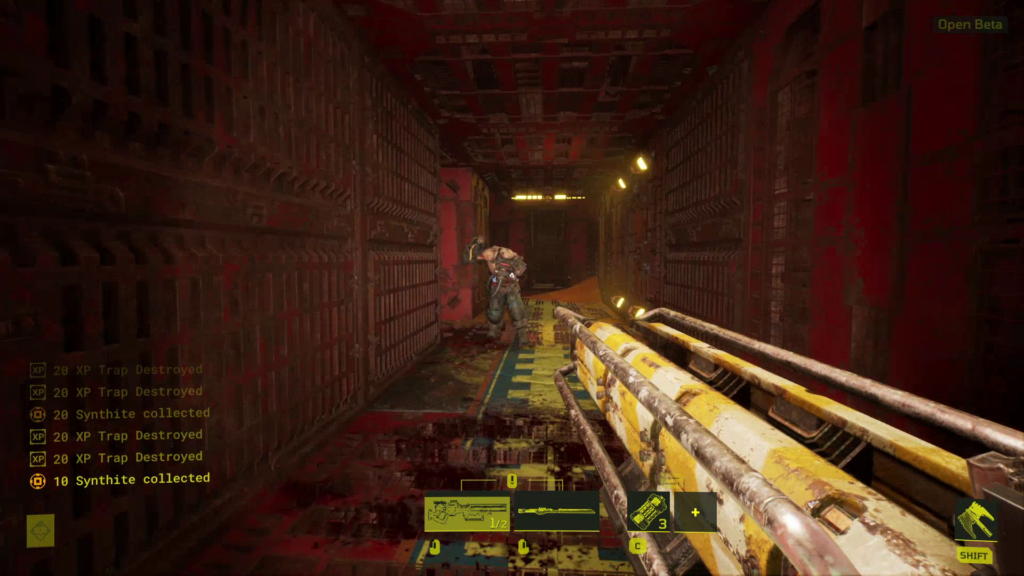The width and height of the screenshot is (1024, 576).
Task: Use the consumable item with count 3
Action: (649, 512)
